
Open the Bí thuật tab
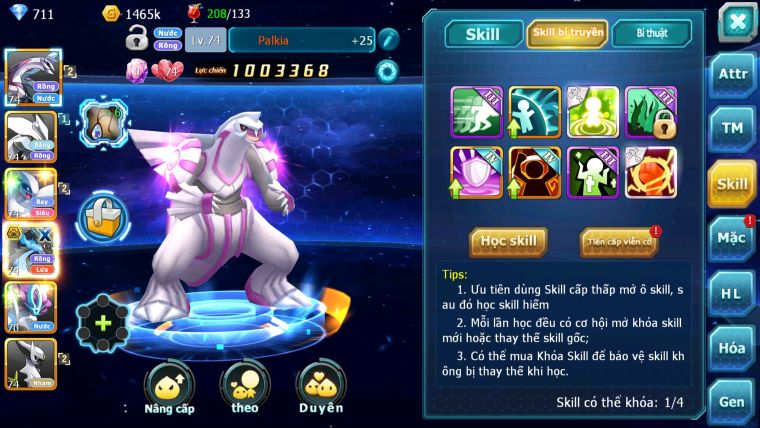tap(652, 33)
